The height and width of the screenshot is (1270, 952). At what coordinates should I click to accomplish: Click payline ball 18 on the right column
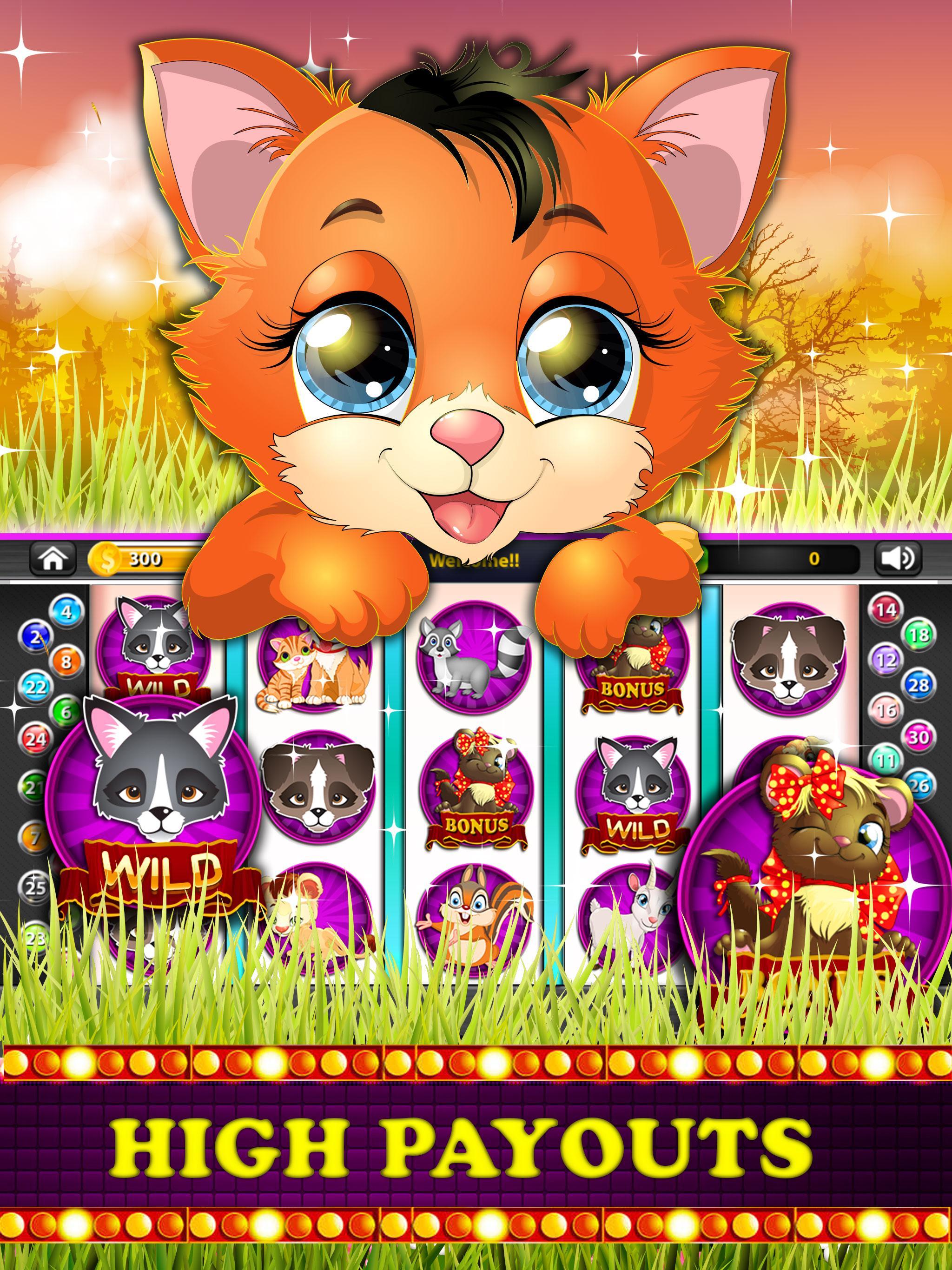(x=919, y=635)
